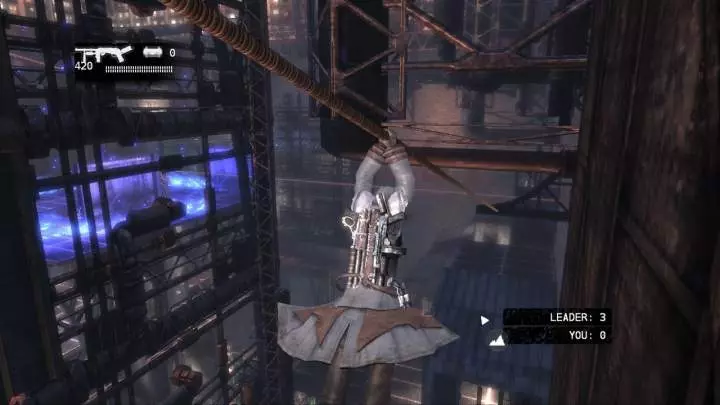The width and height of the screenshot is (720, 405).
Task: Select the assault rifle weapon icon
Action: [x=104, y=53]
